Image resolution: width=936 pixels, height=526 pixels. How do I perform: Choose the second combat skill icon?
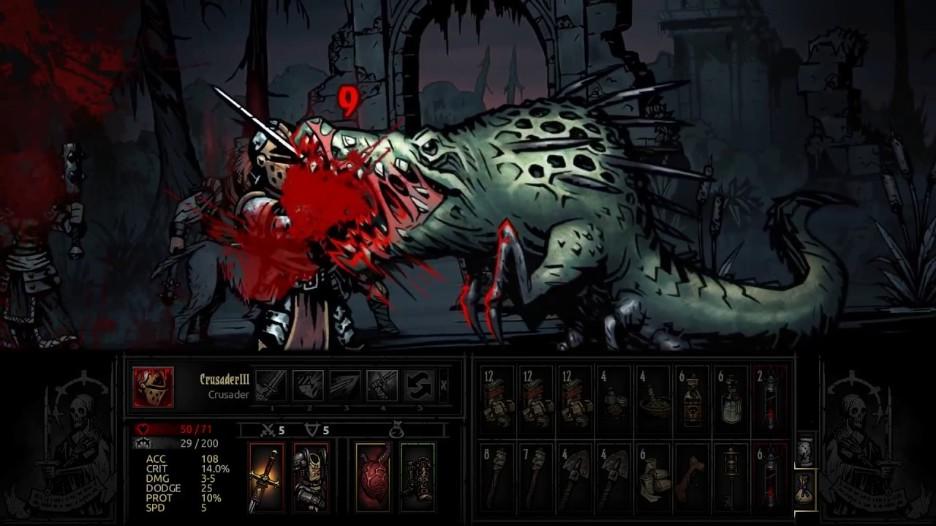(x=307, y=385)
